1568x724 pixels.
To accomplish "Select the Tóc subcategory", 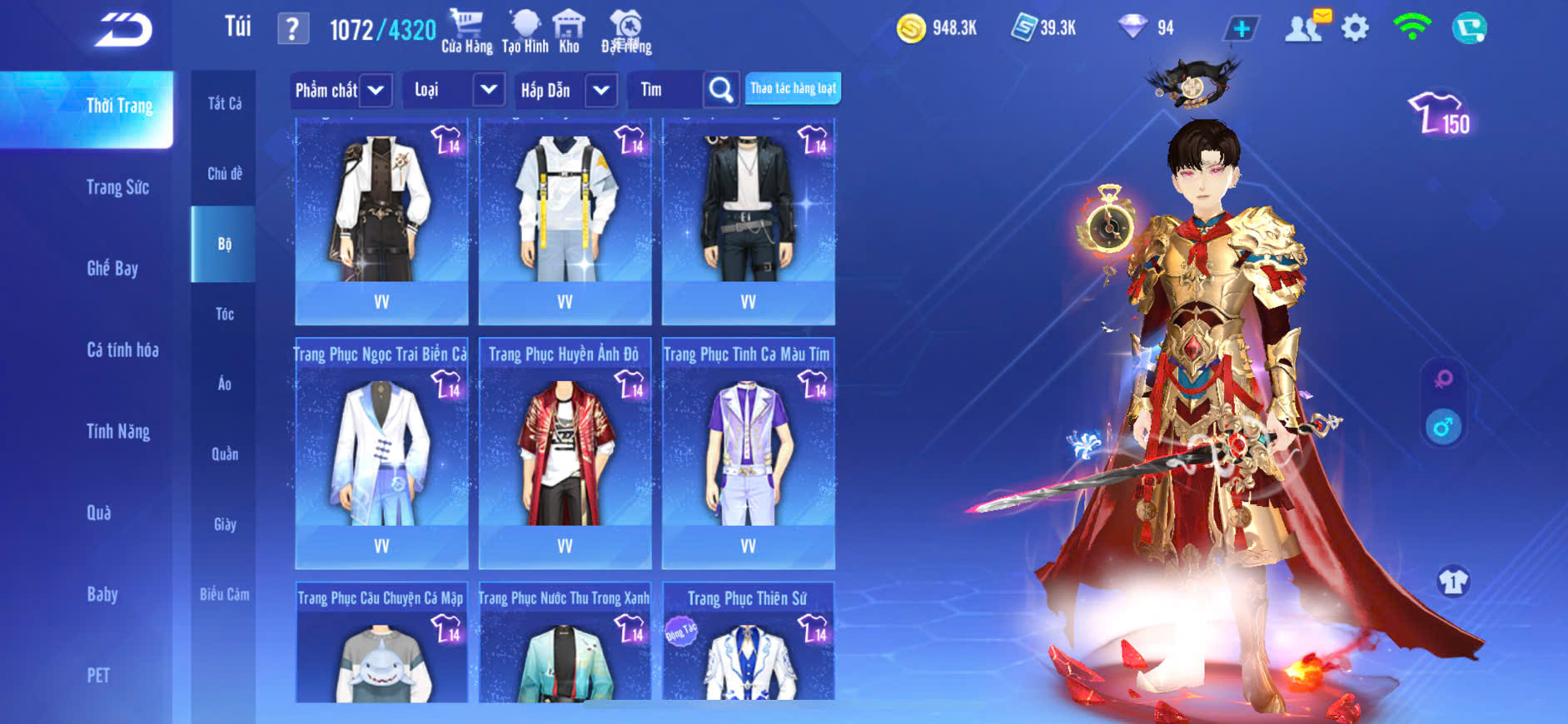I will [224, 314].
